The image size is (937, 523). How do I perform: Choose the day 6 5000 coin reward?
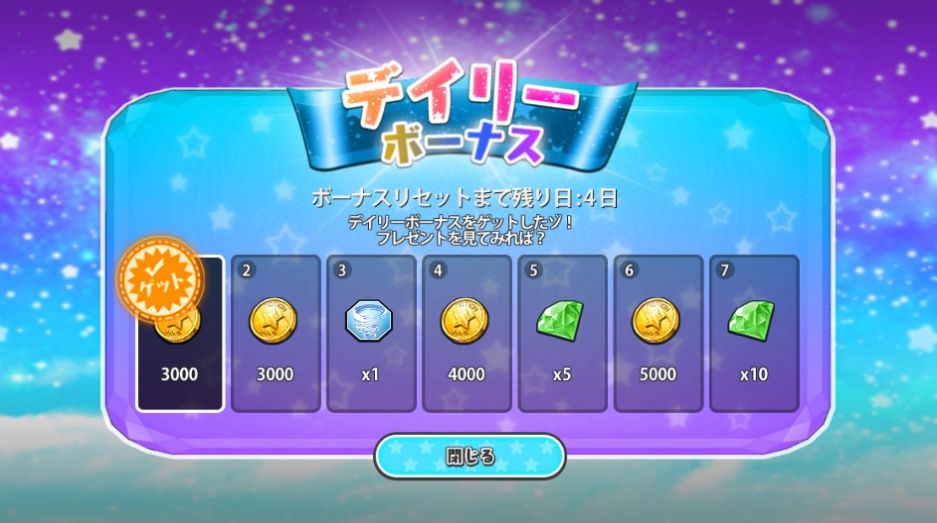[656, 334]
